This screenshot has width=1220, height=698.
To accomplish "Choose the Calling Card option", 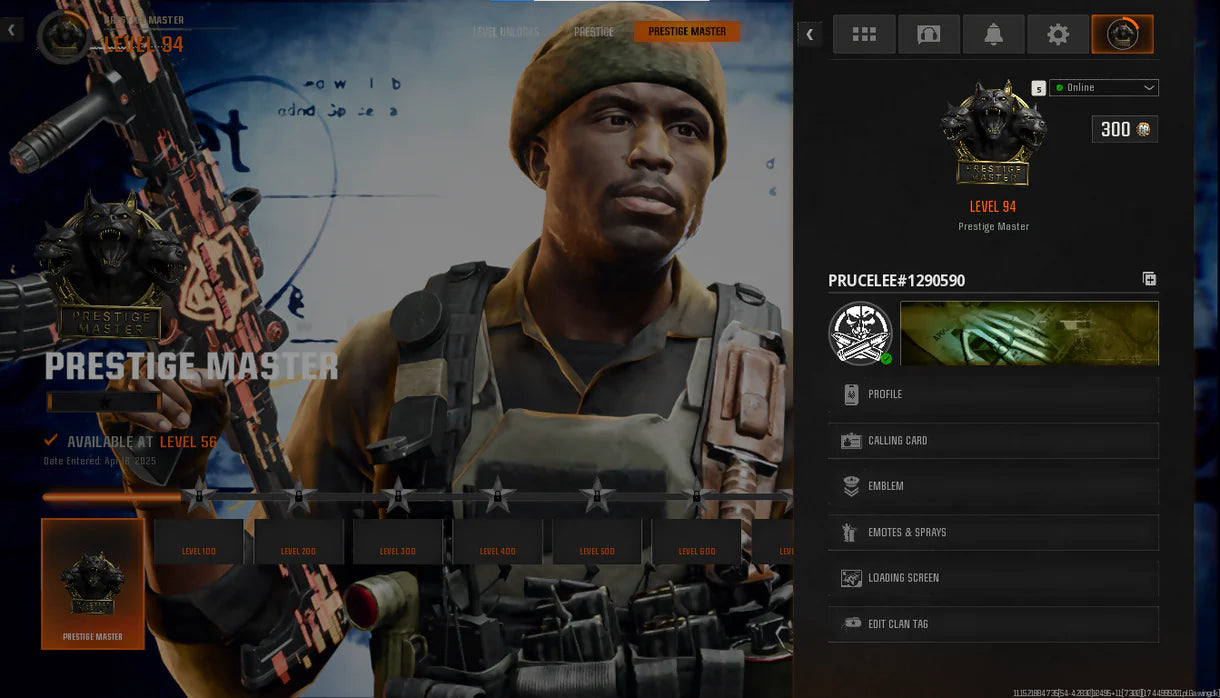I will click(993, 441).
